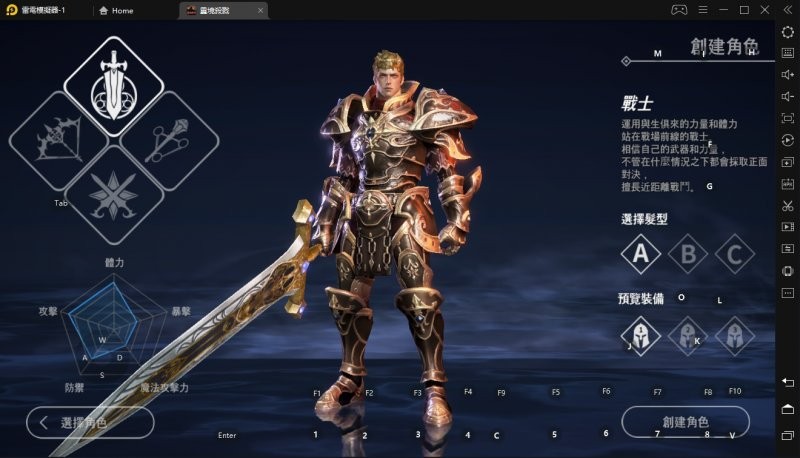Select the star emblem class diamond
The image size is (800, 458).
[113, 193]
